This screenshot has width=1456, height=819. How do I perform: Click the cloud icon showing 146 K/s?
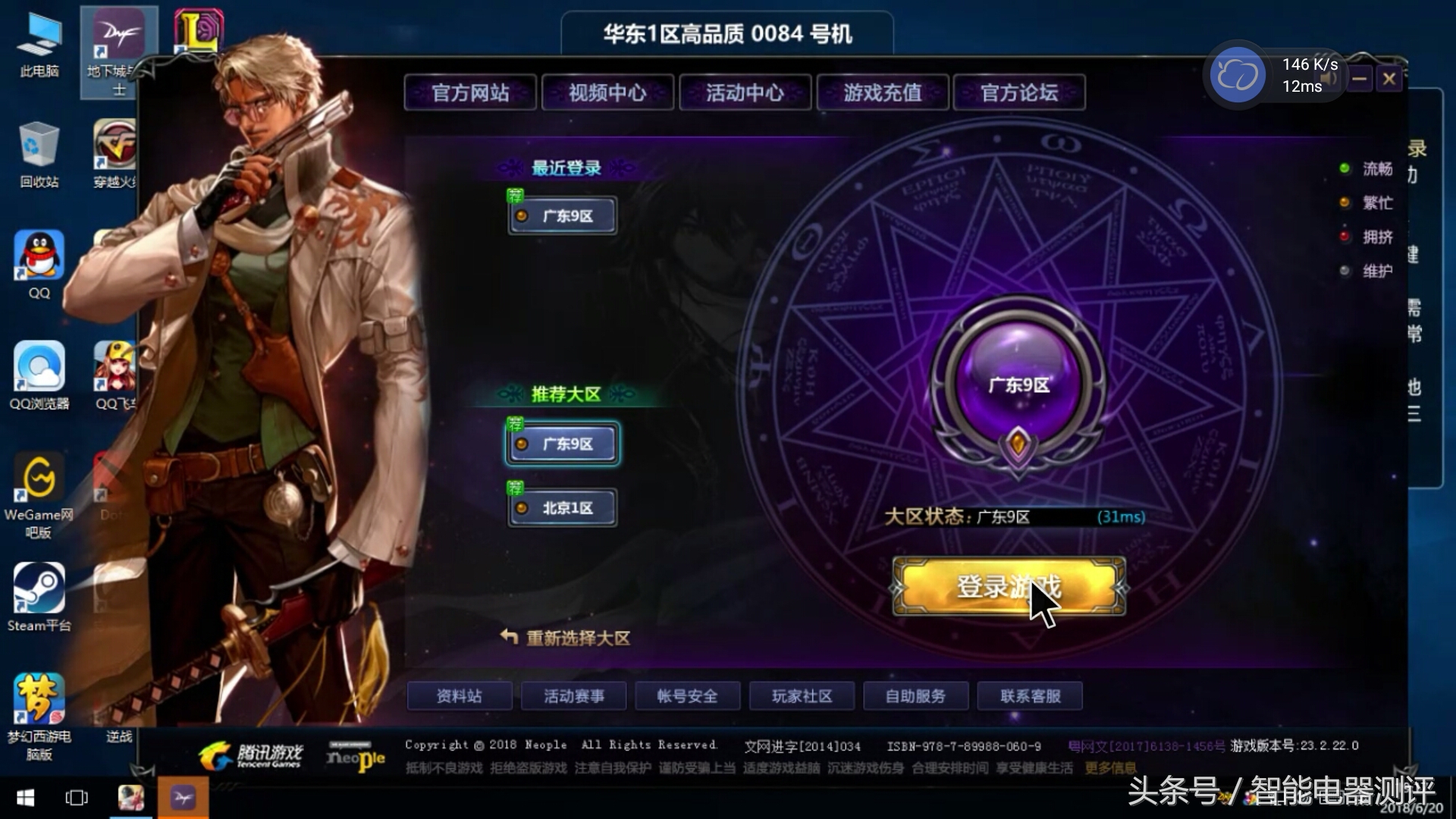(1238, 74)
